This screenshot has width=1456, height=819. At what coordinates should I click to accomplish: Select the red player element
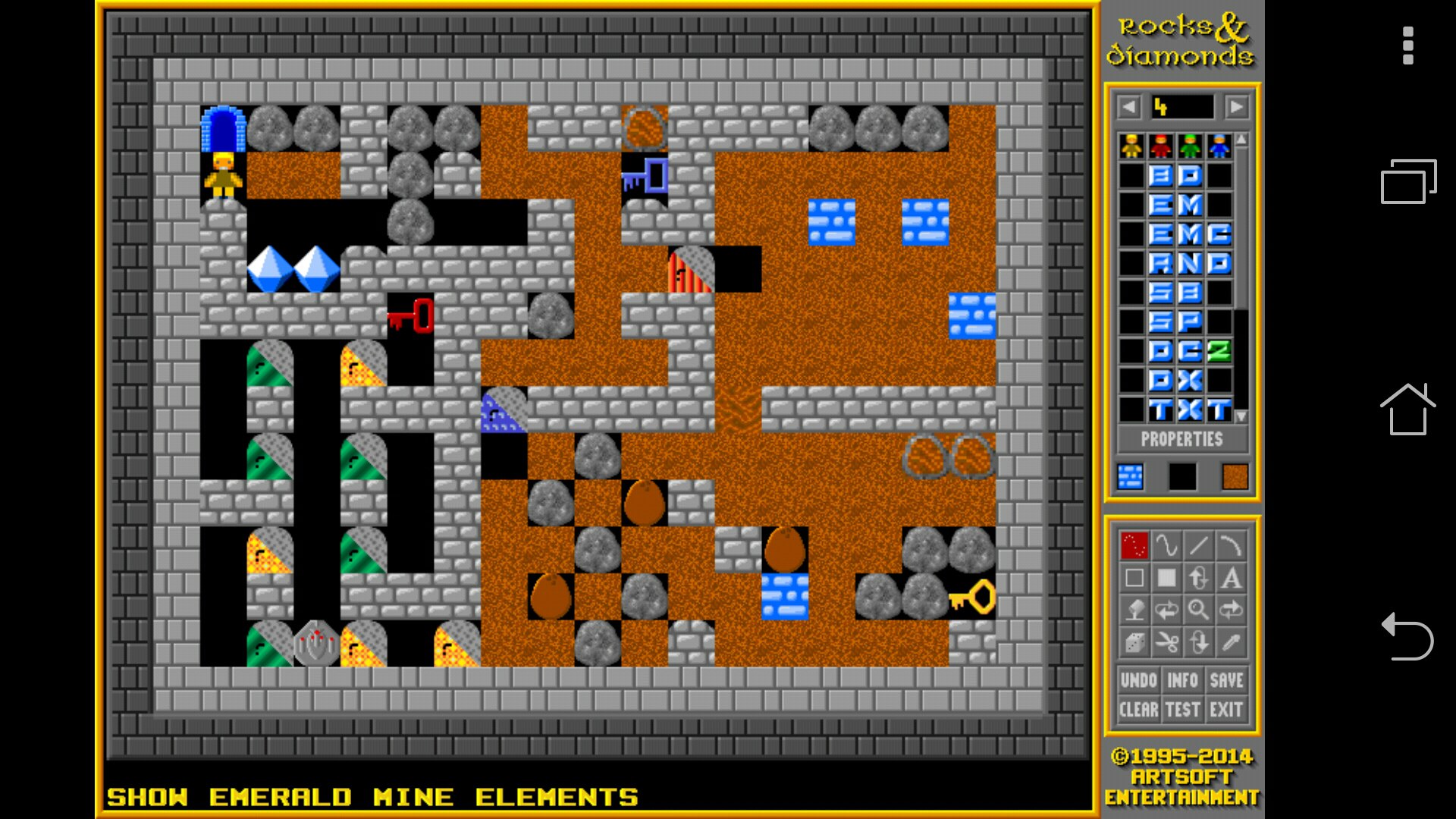(x=1161, y=146)
